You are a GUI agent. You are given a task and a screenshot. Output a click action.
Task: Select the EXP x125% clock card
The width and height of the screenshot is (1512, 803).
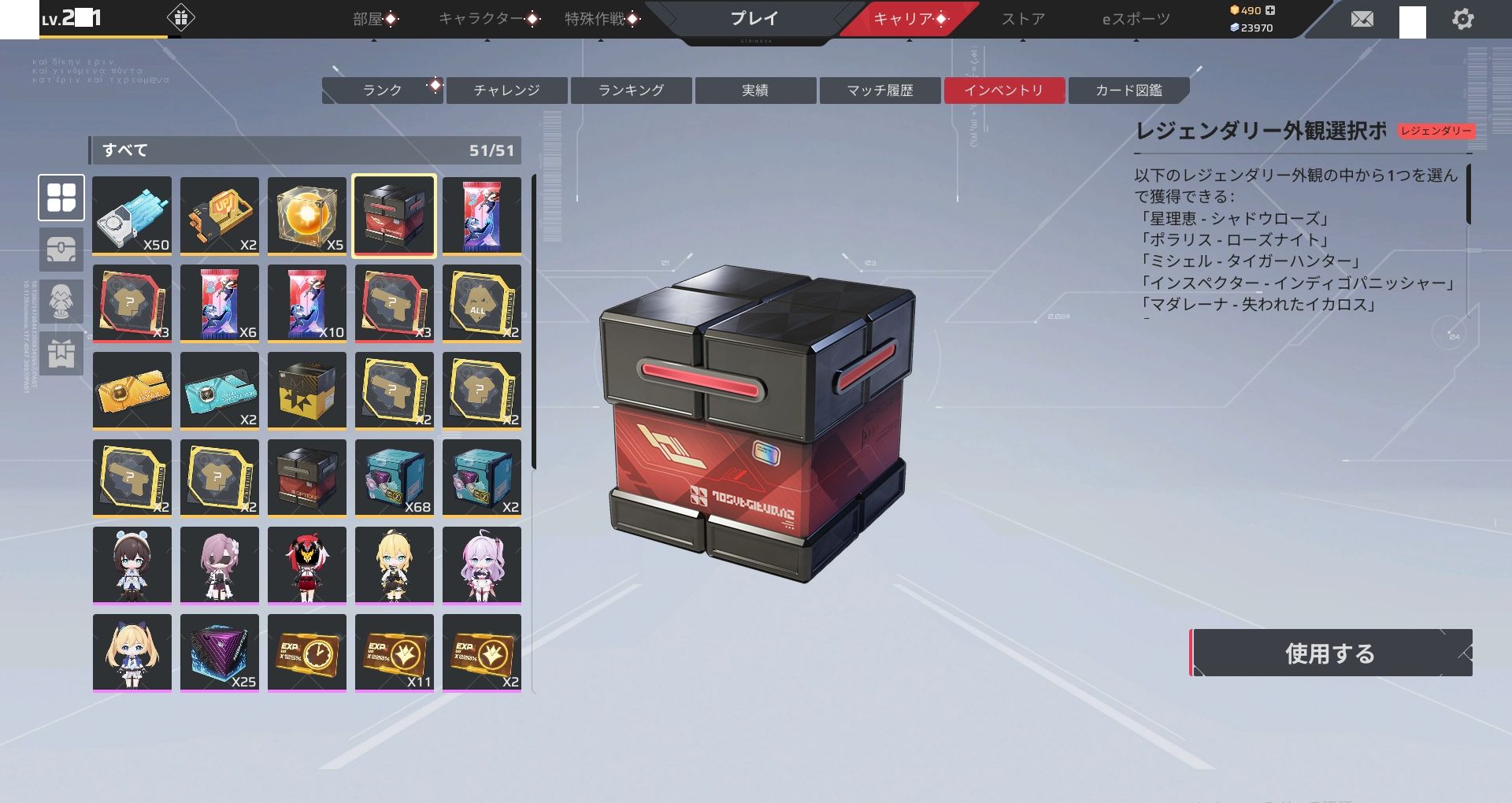coord(307,653)
